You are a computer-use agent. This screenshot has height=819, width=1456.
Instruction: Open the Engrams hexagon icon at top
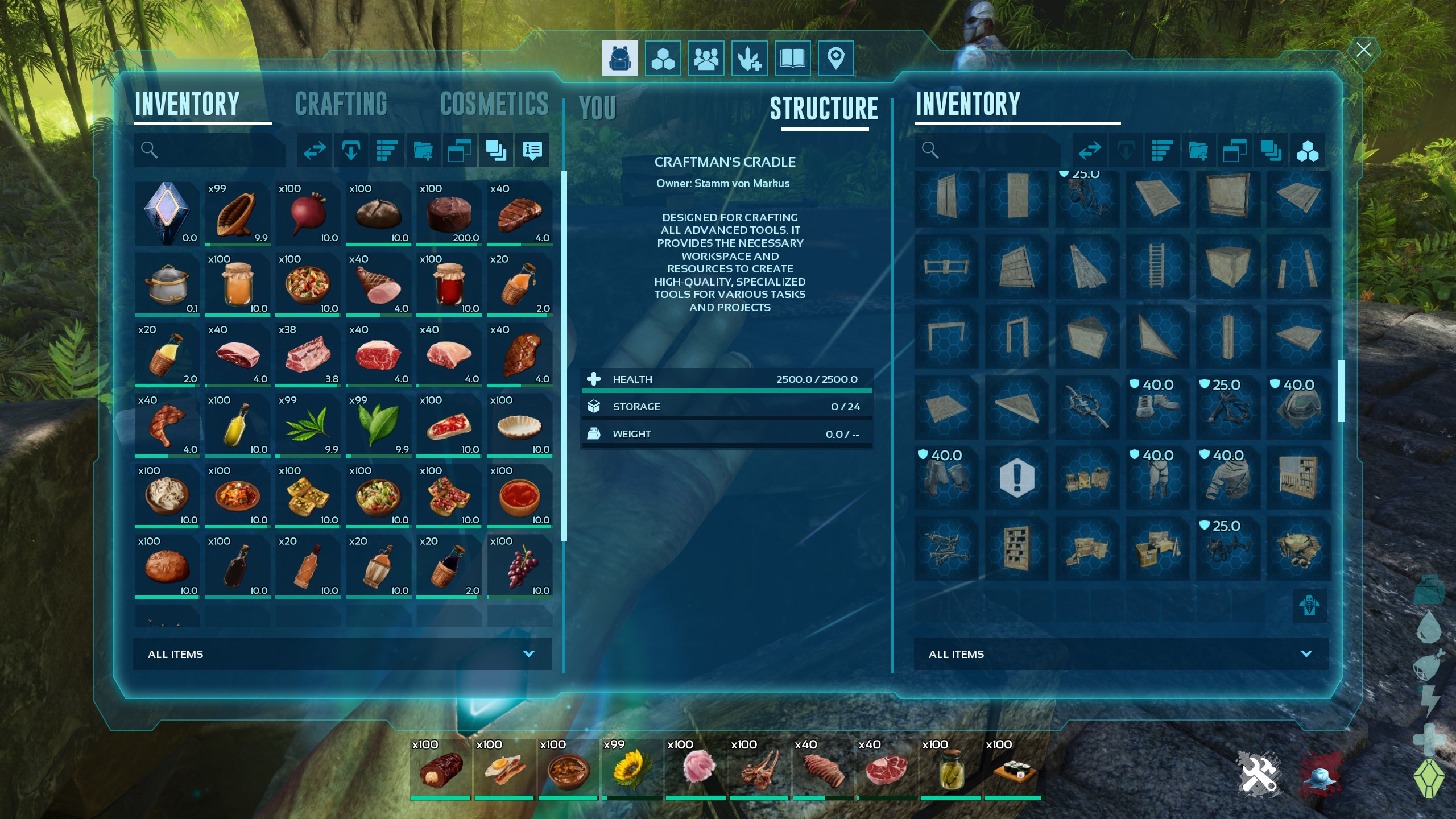663,57
